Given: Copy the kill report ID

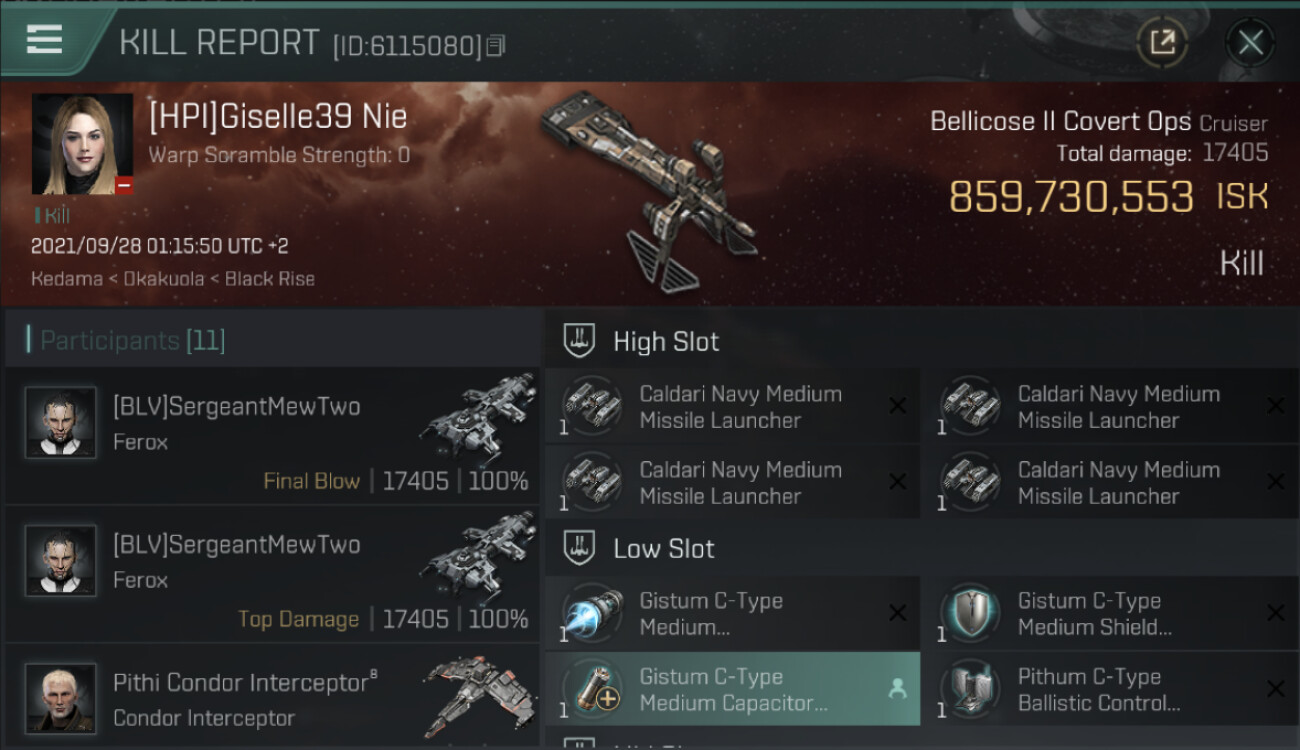Looking at the screenshot, I should pos(496,45).
